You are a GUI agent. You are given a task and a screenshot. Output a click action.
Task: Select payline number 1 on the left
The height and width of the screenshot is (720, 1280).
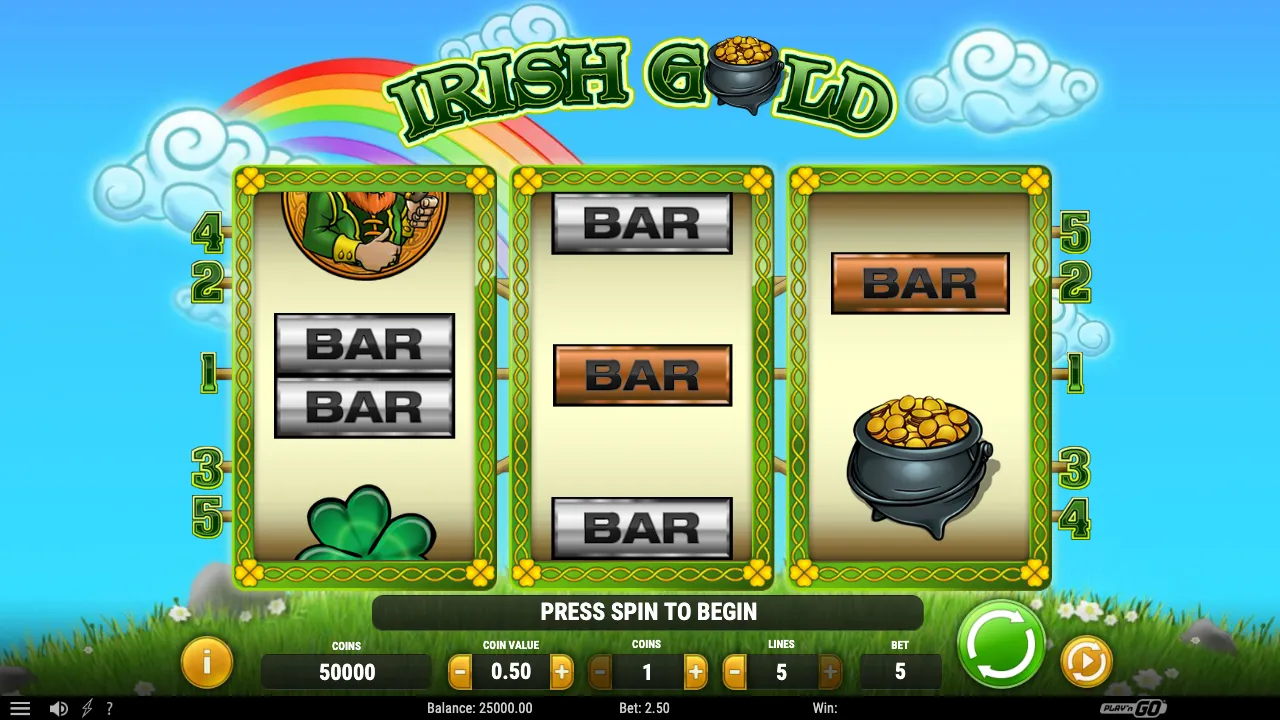[x=207, y=370]
